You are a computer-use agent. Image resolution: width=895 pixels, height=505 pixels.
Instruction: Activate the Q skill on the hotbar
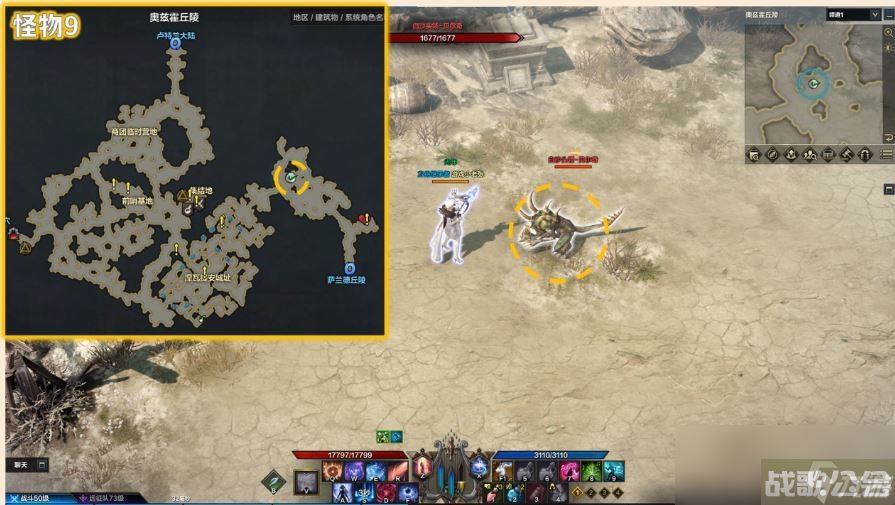coord(331,472)
